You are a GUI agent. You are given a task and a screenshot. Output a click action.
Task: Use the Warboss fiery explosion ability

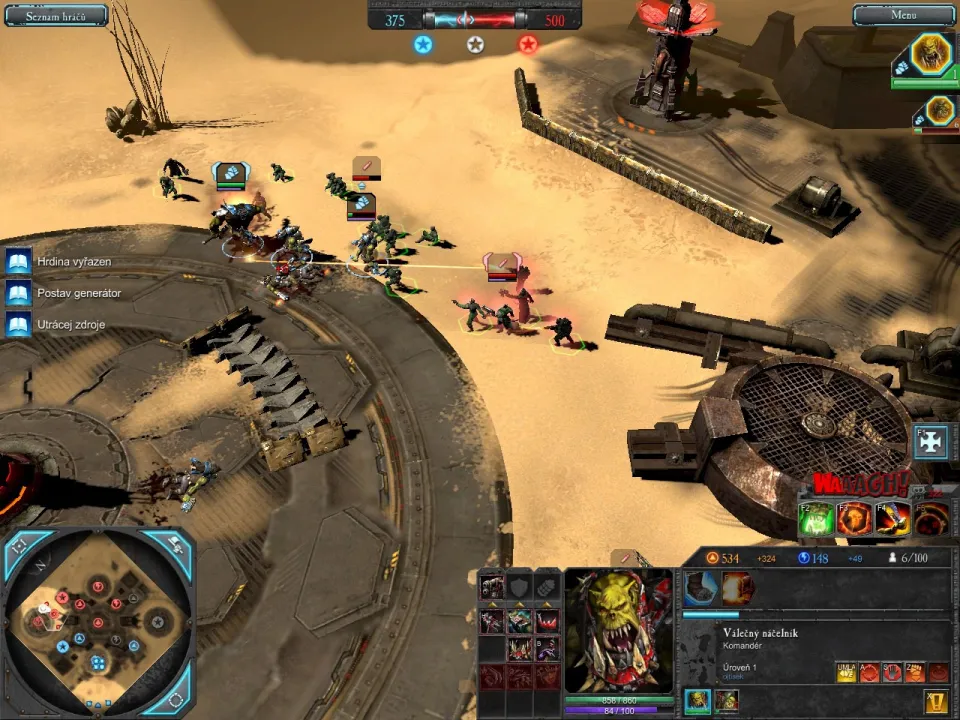point(738,588)
